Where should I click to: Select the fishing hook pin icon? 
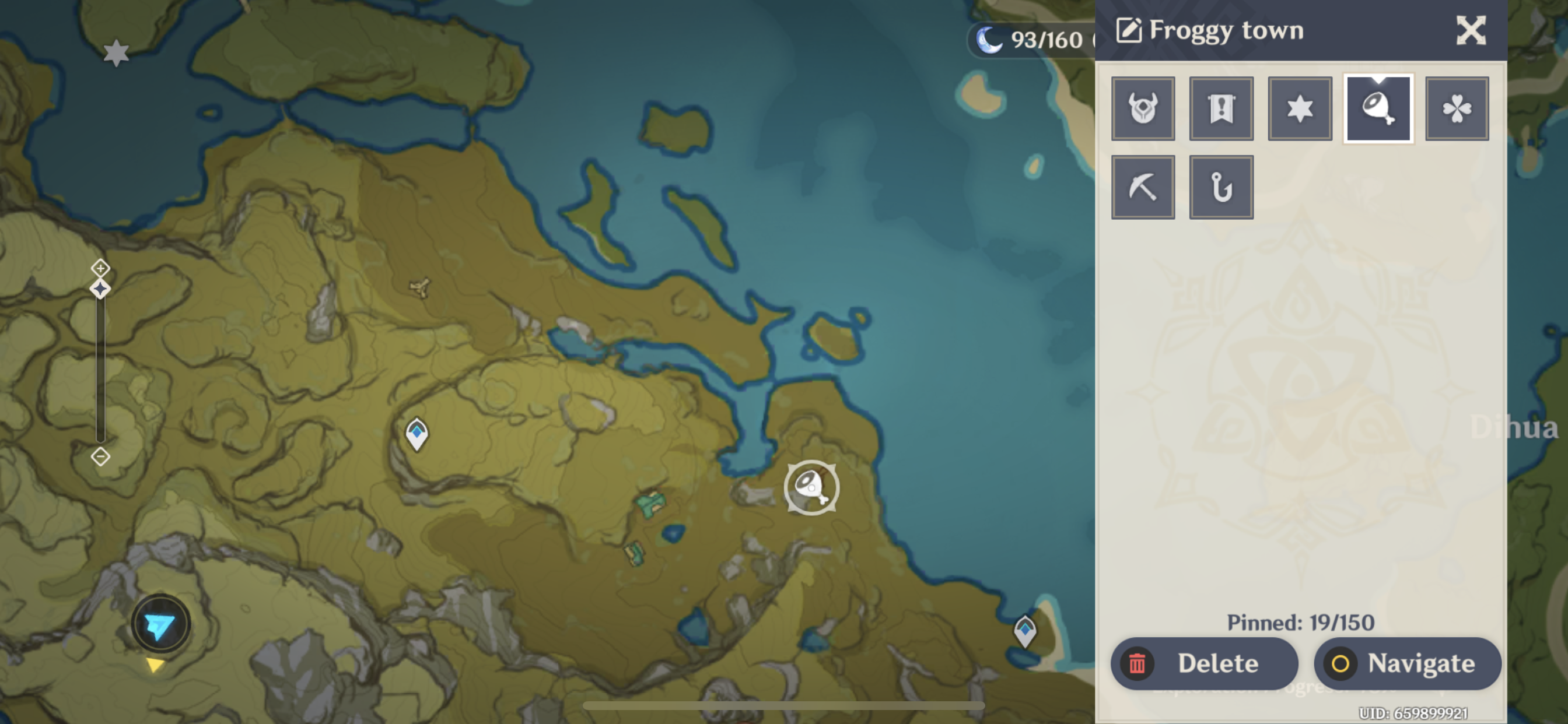[x=1221, y=187]
